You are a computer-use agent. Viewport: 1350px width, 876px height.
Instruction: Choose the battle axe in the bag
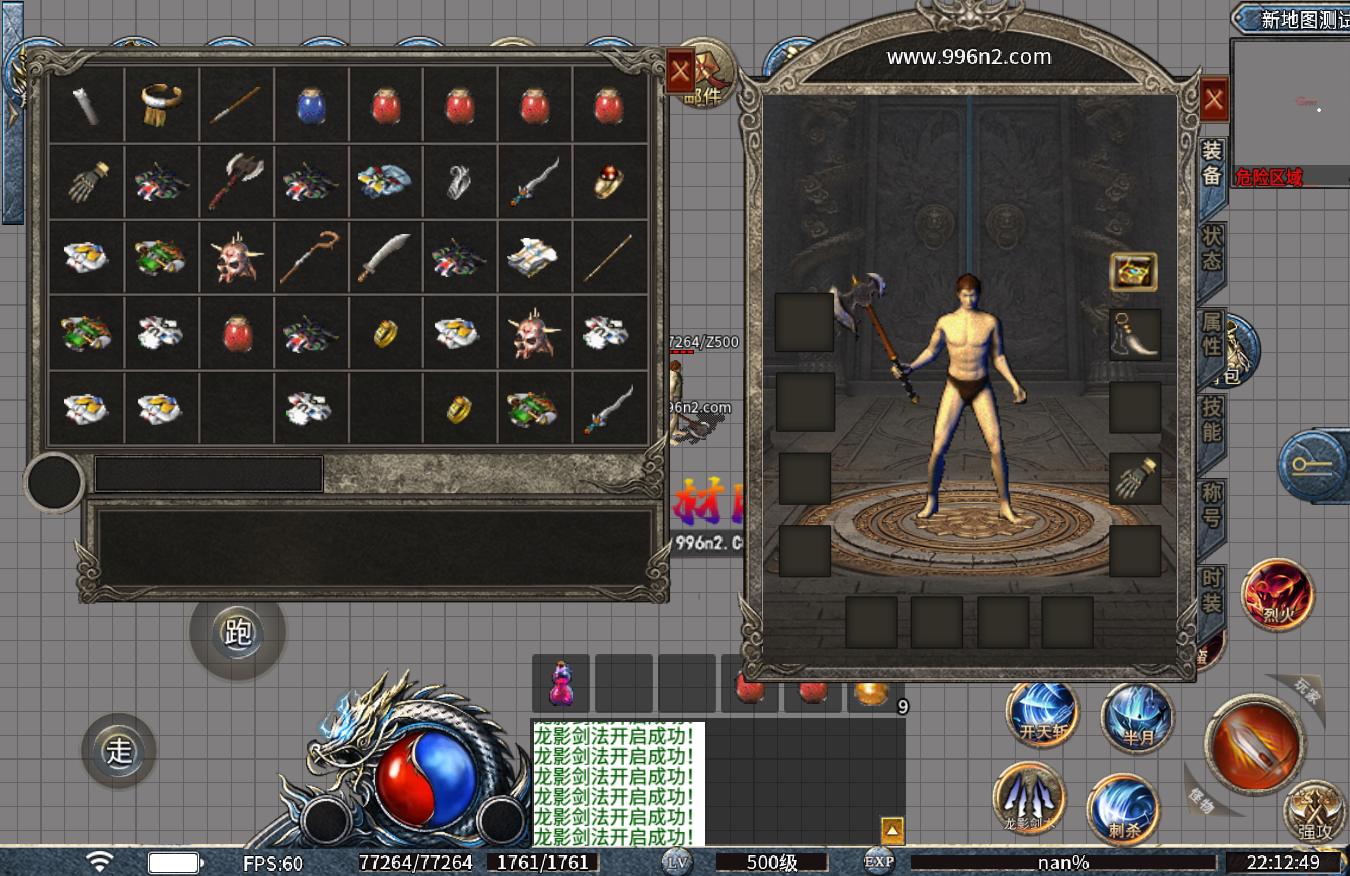coord(236,180)
